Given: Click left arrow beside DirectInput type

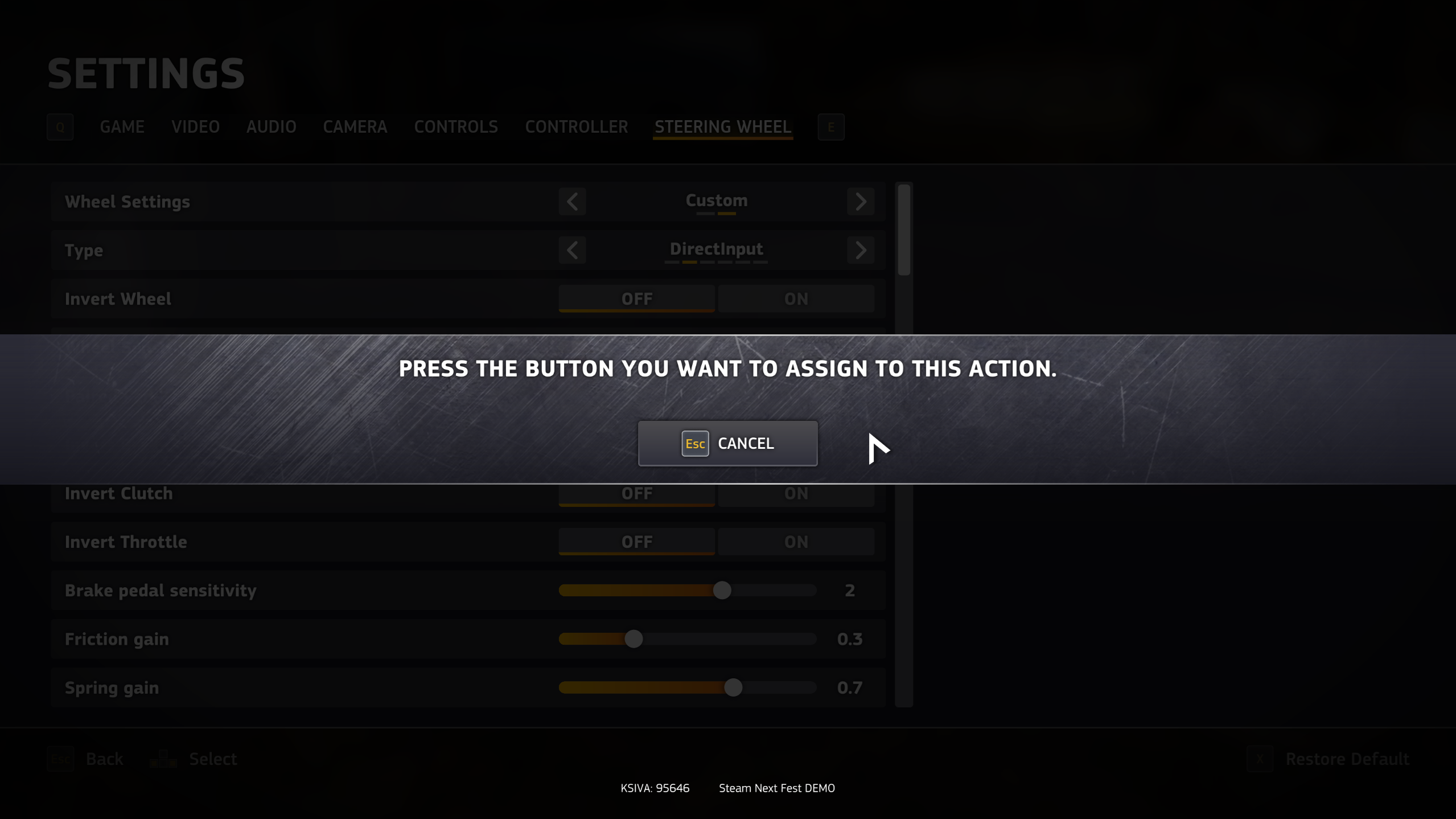Looking at the screenshot, I should (572, 249).
